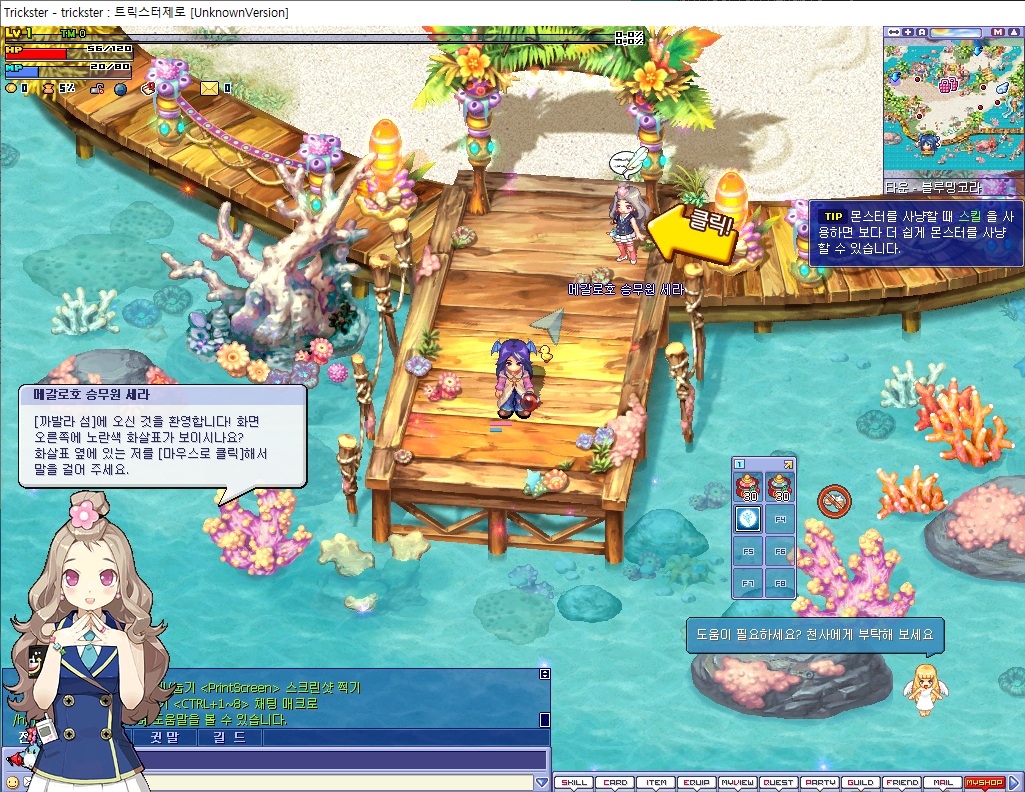Click the minimap plus zoom button
This screenshot has width=1025, height=792.
[907, 32]
